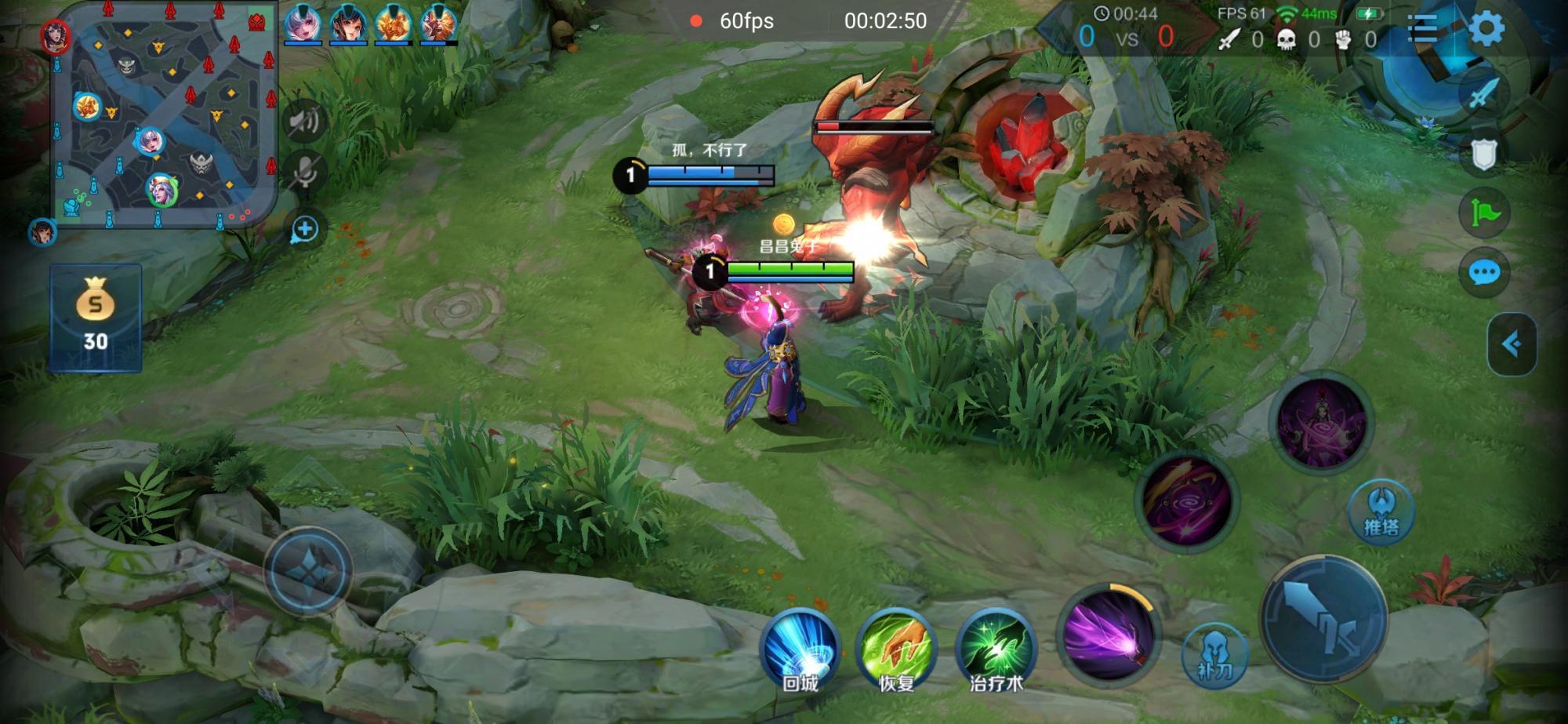Image resolution: width=1568 pixels, height=724 pixels.
Task: Toggle the muted speaker icon
Action: [304, 121]
